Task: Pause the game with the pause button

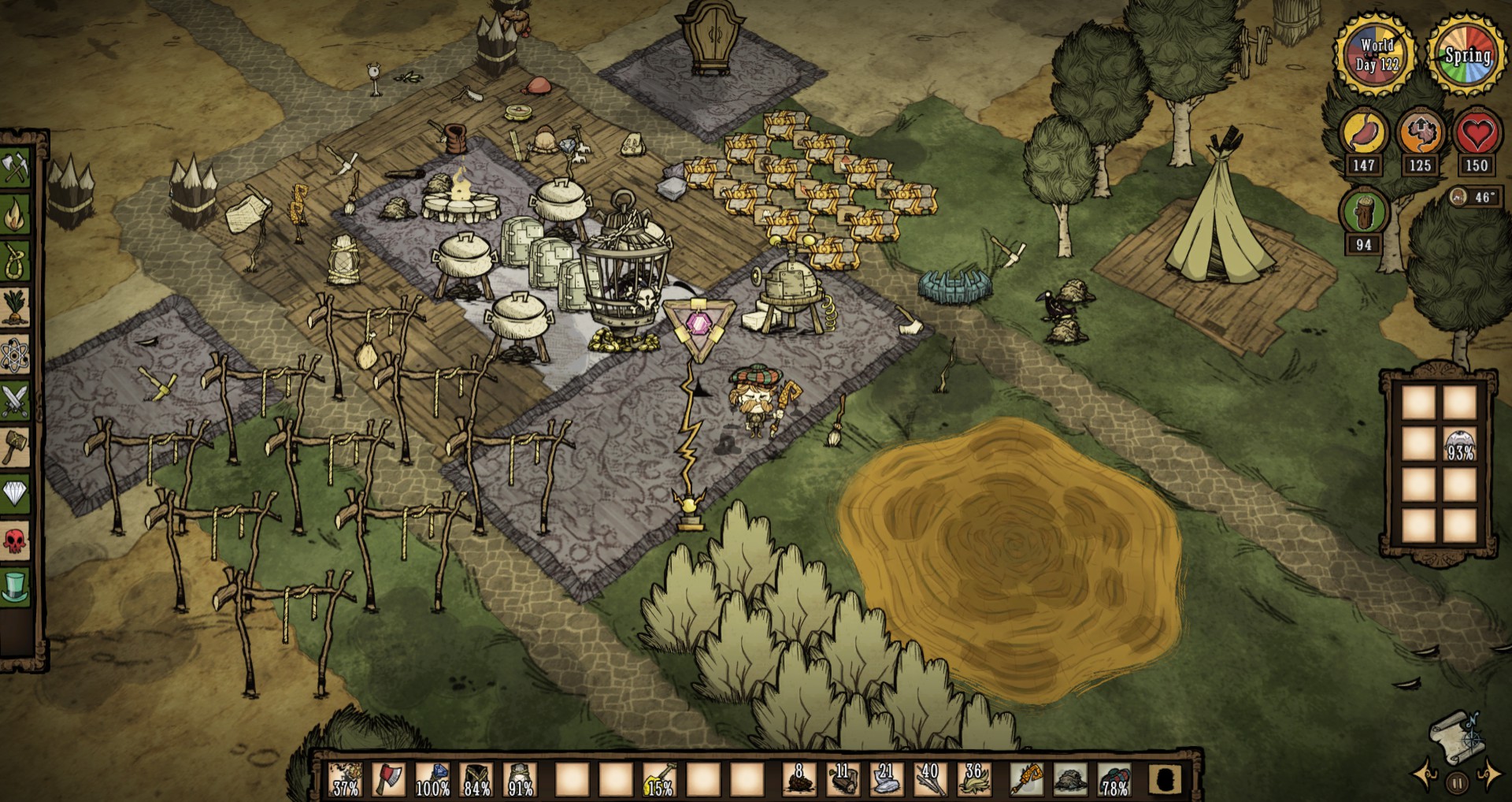Action: (x=1457, y=784)
